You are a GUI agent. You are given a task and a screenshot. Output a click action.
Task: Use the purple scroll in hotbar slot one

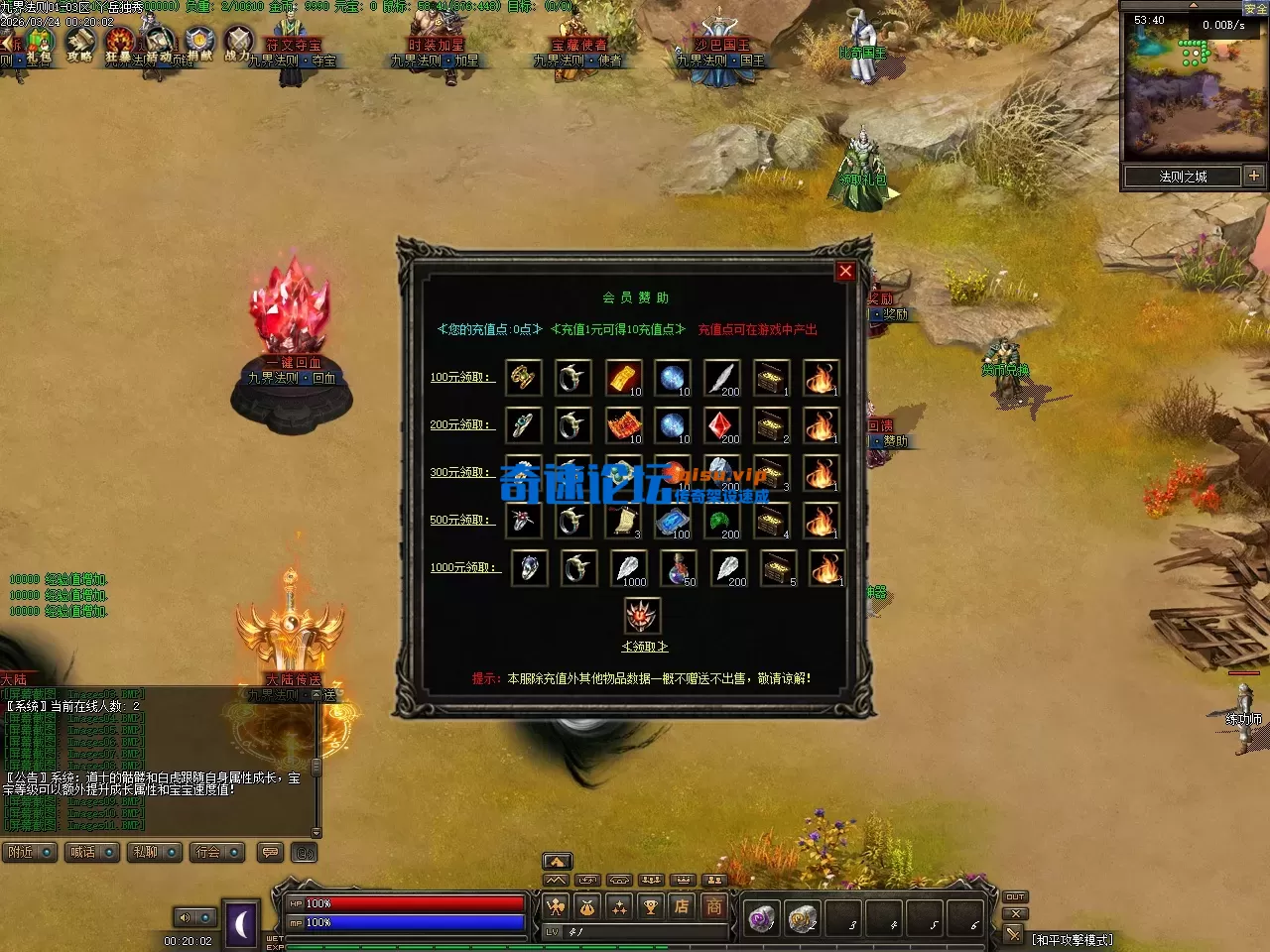pyautogui.click(x=761, y=919)
